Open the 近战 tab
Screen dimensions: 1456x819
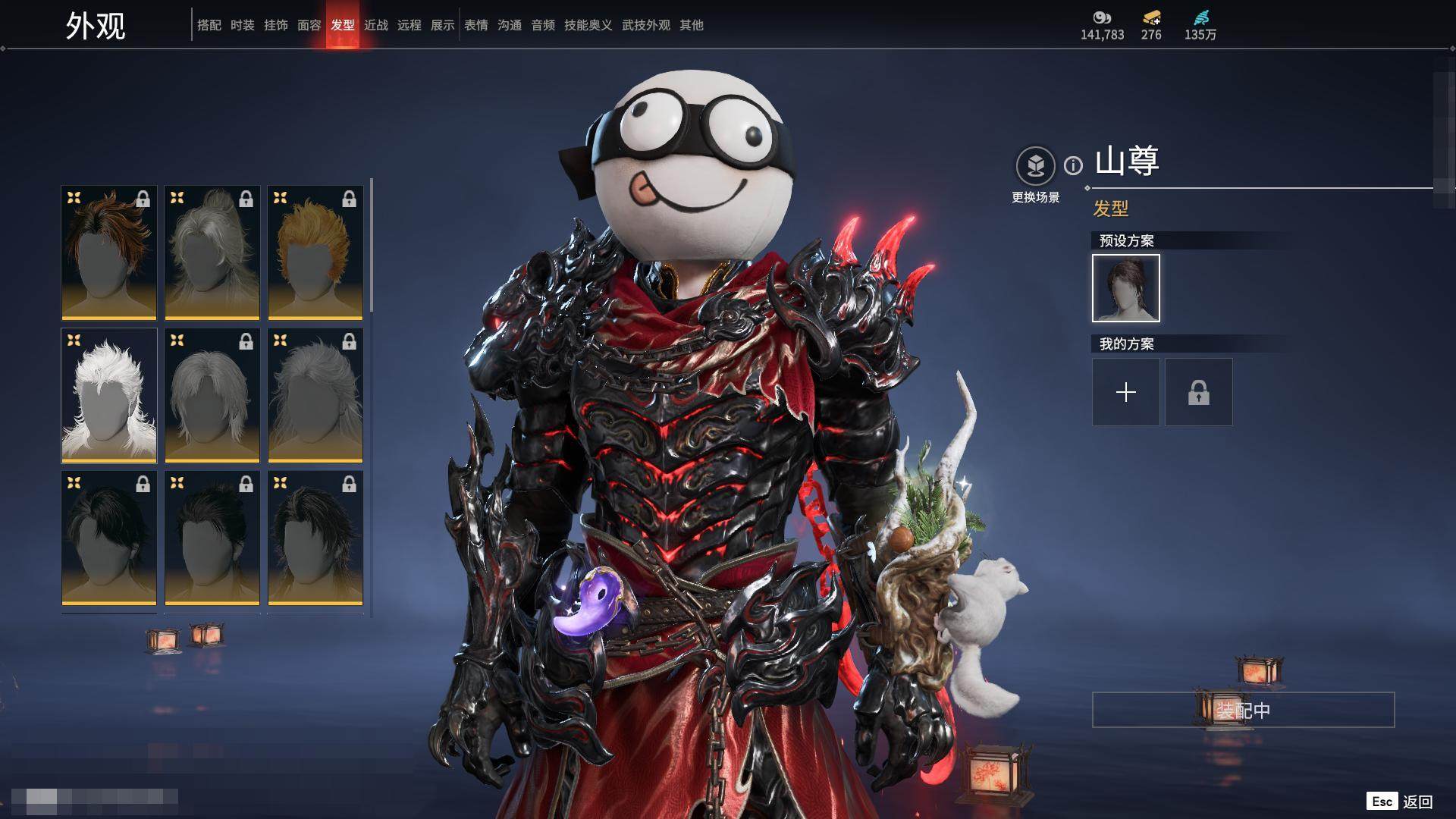click(x=375, y=25)
